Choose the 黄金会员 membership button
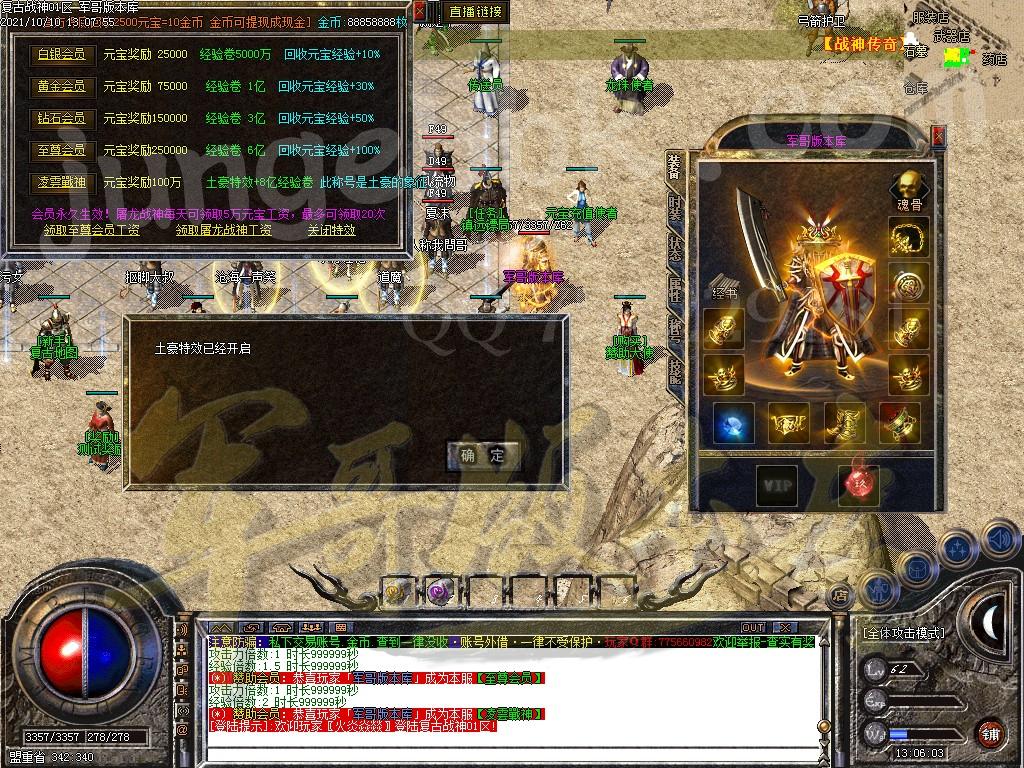Viewport: 1024px width, 768px height. tap(61, 87)
